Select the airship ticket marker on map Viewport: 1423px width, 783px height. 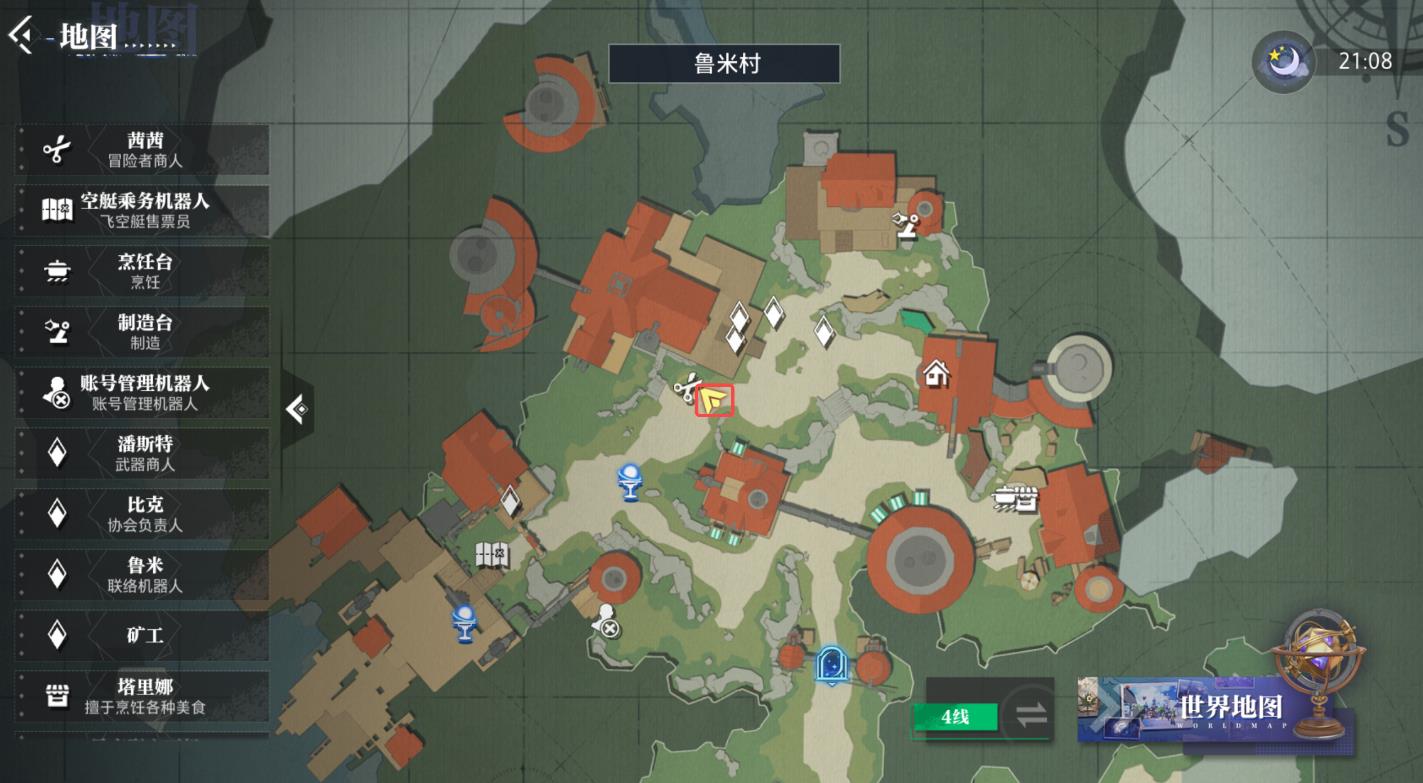tap(492, 554)
